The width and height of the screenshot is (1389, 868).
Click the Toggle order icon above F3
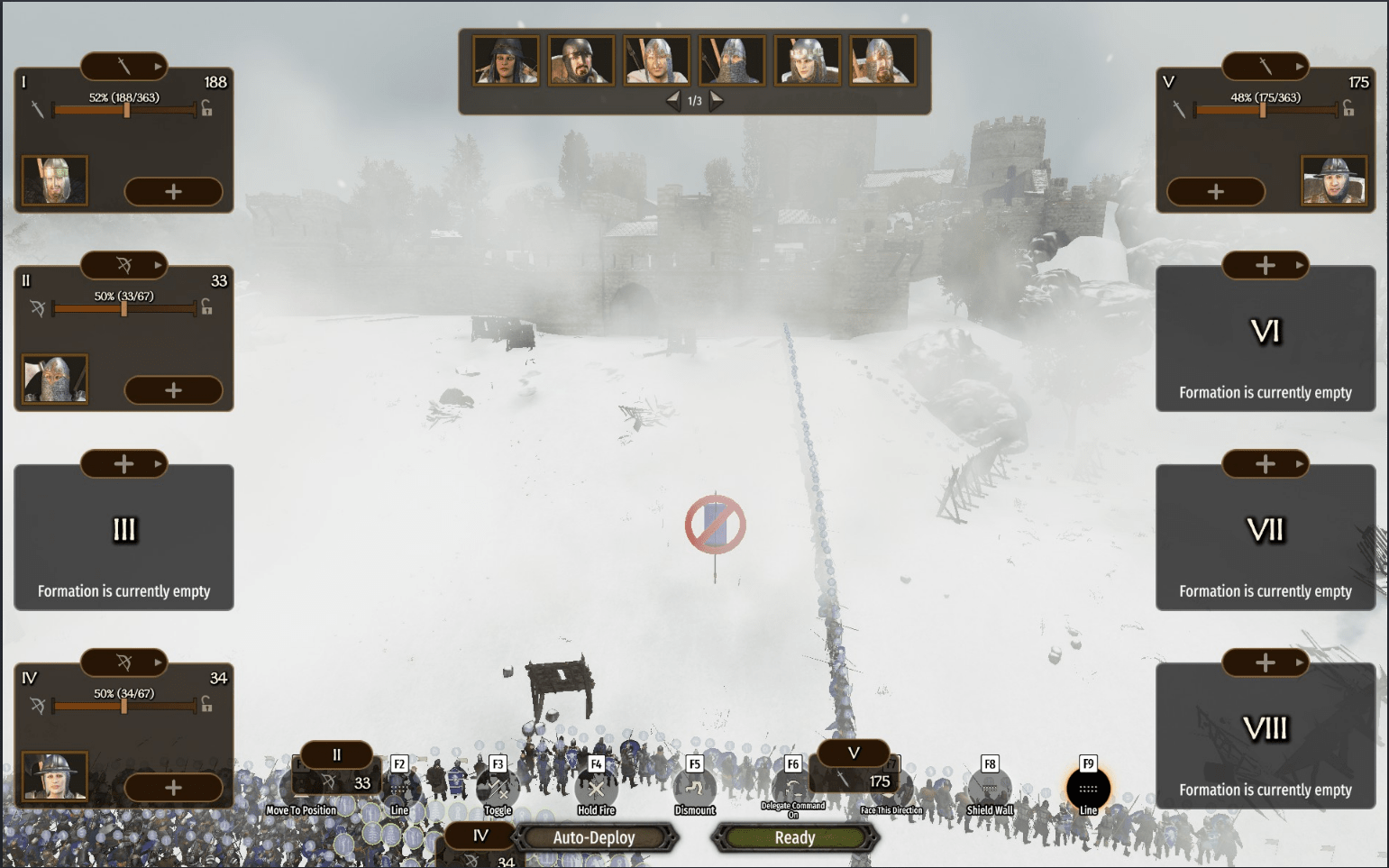pos(498,787)
